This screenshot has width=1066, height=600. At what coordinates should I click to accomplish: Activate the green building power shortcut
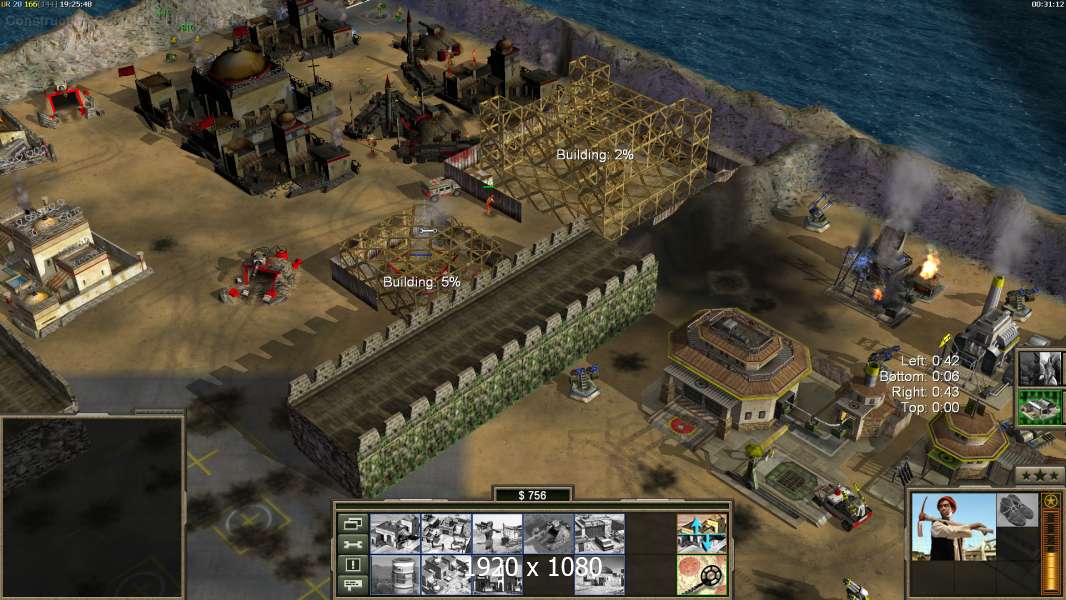click(x=1040, y=408)
